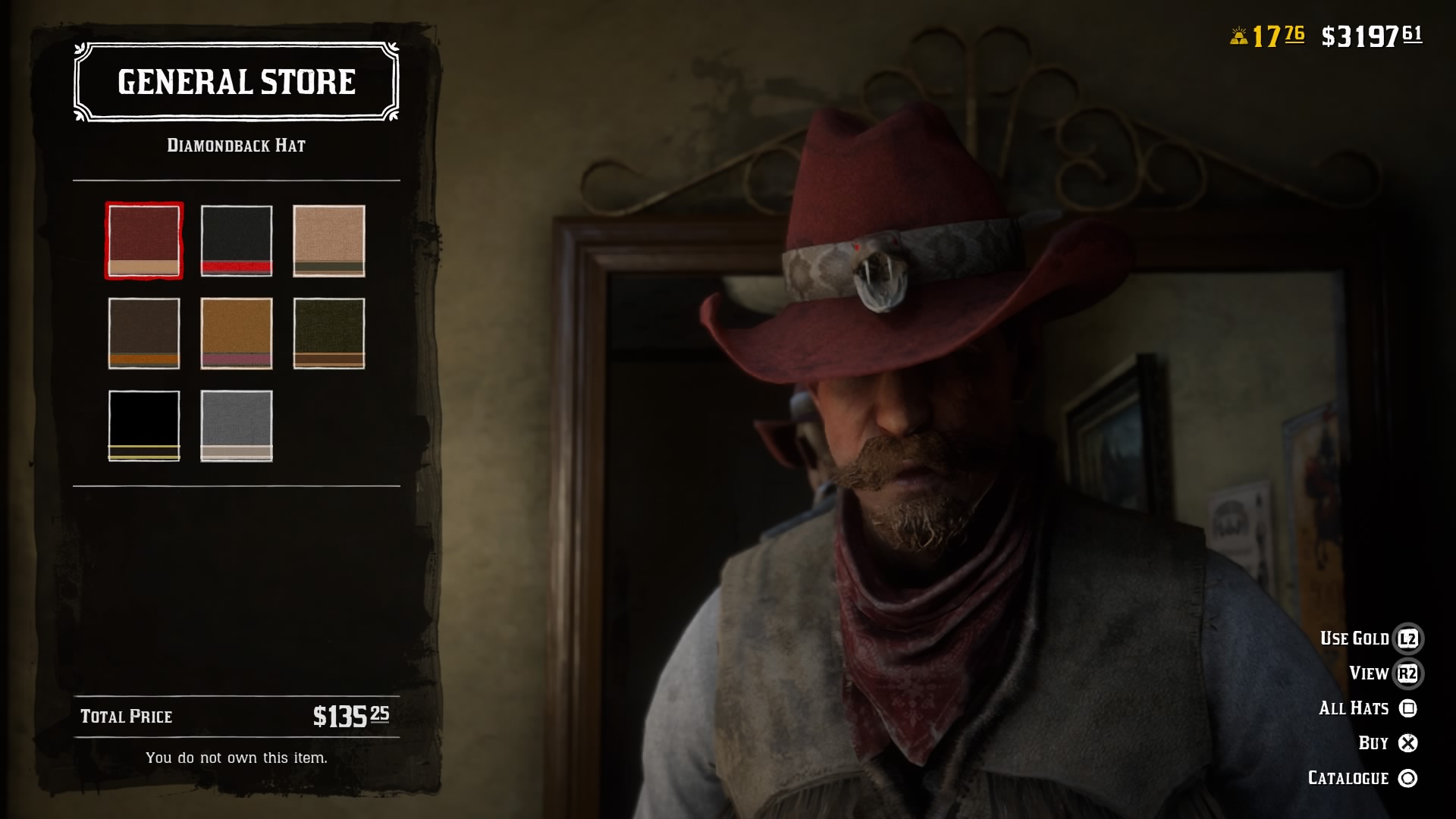Select the black hat with yellow band

pyautogui.click(x=144, y=425)
